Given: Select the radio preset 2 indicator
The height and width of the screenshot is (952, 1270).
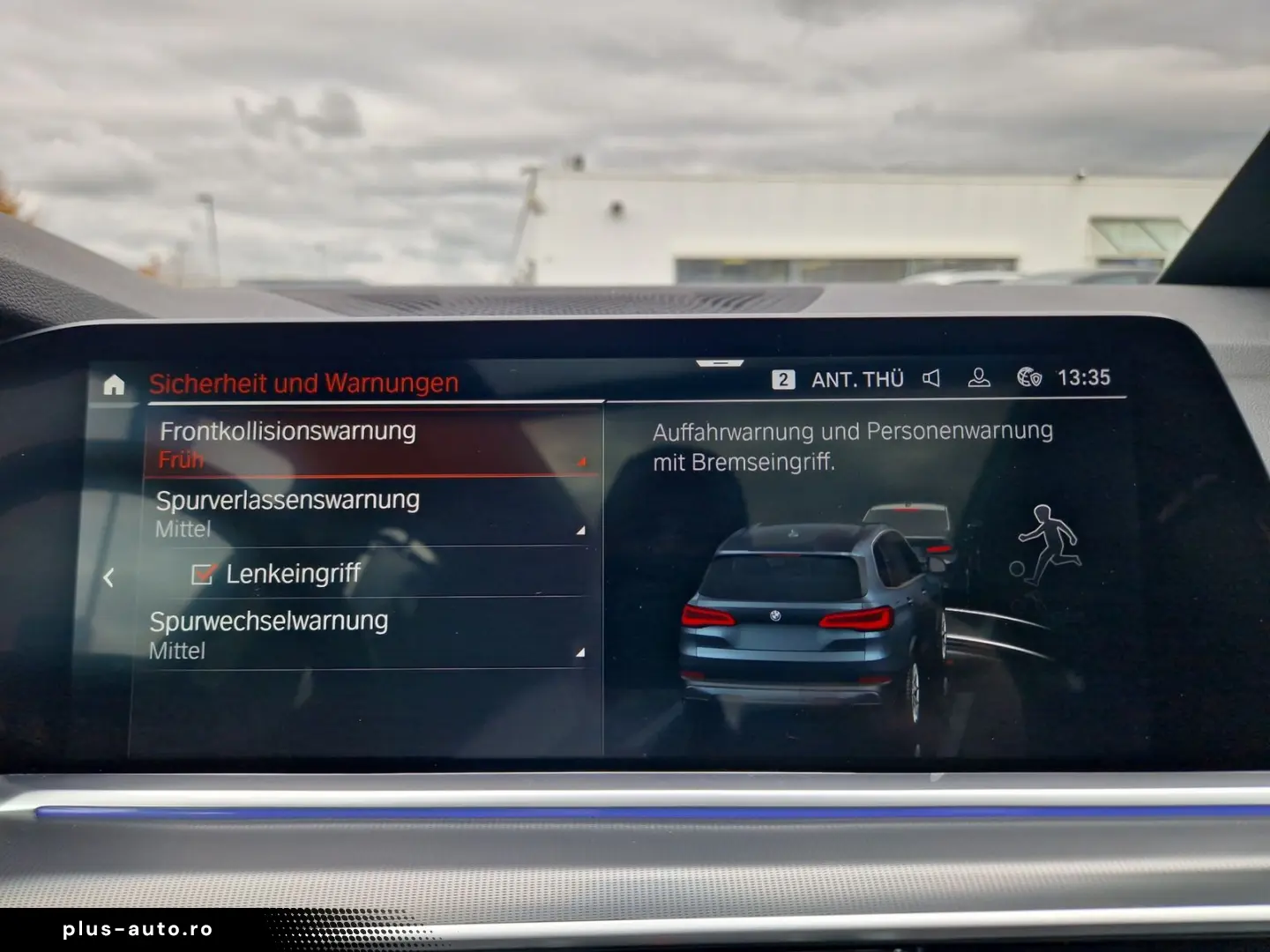Looking at the screenshot, I should point(781,378).
